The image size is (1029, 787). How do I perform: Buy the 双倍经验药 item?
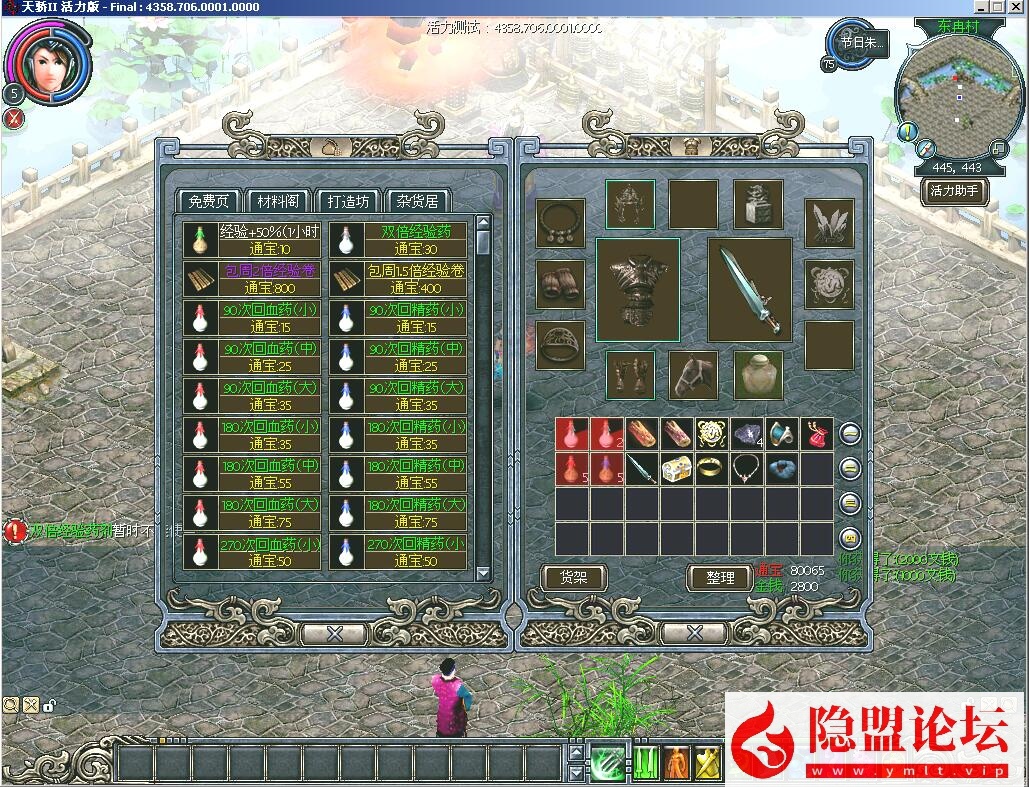click(399, 240)
